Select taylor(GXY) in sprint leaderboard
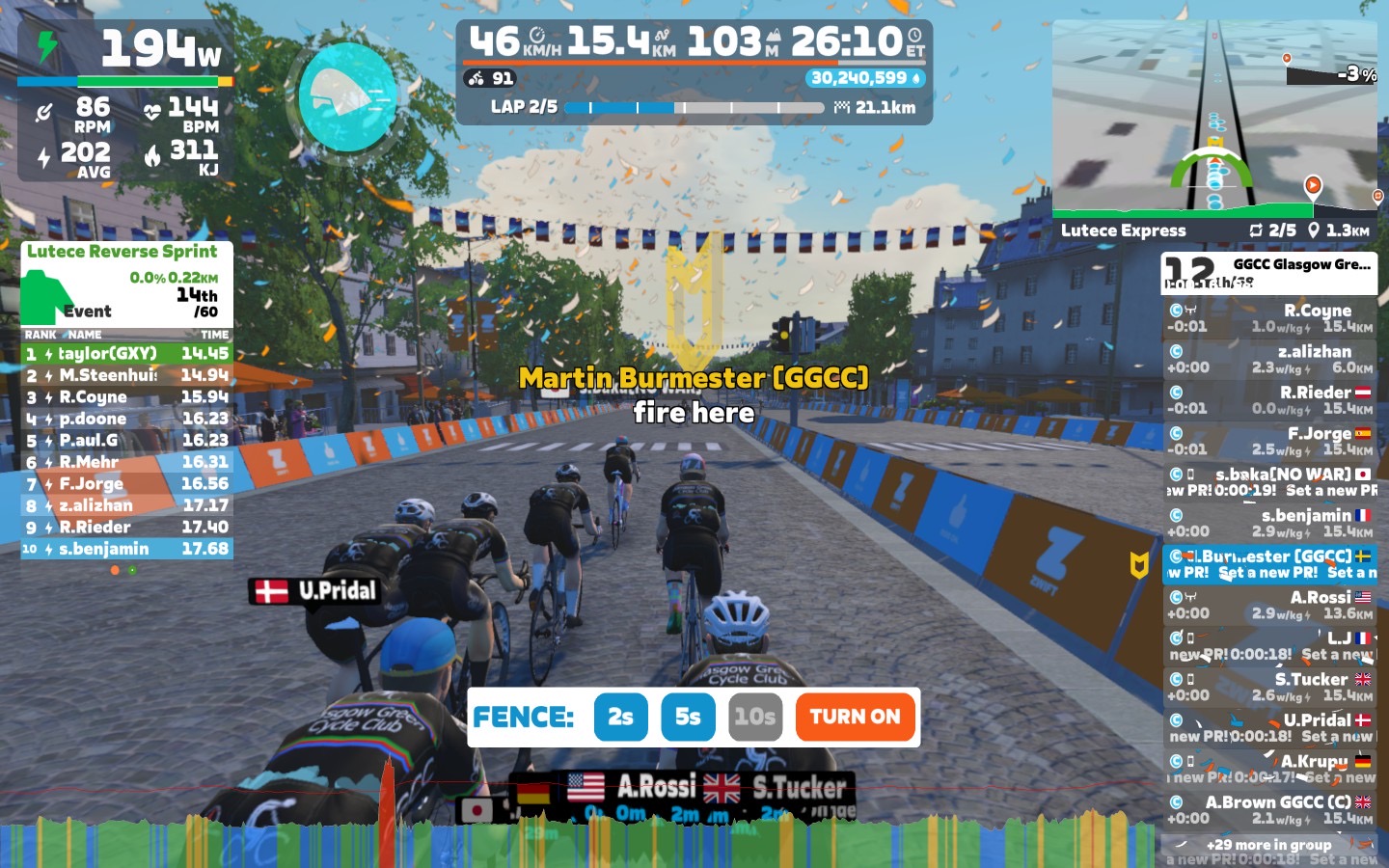This screenshot has height=868, width=1389. coord(126,353)
